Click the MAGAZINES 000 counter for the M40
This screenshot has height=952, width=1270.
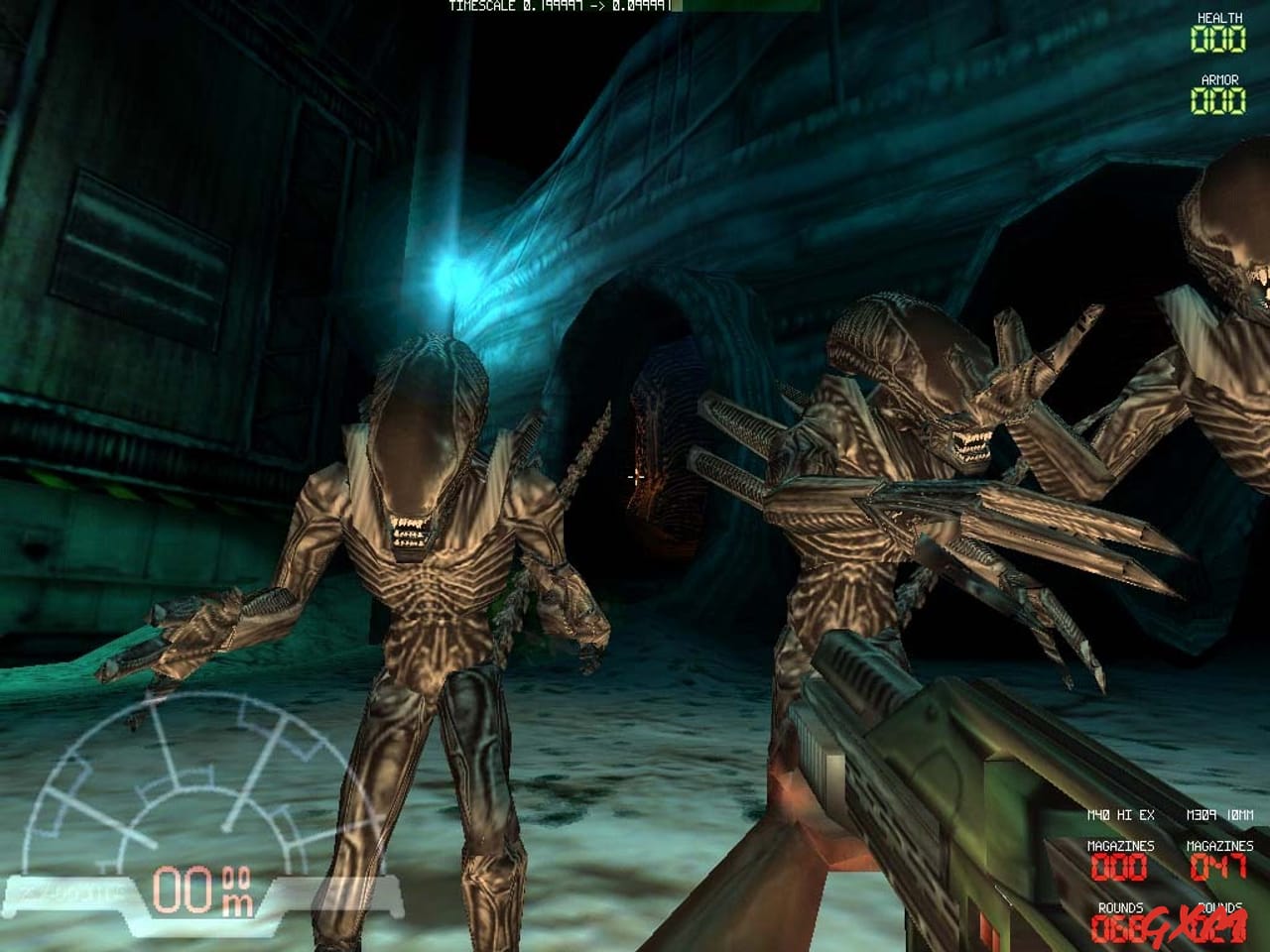point(1118,867)
